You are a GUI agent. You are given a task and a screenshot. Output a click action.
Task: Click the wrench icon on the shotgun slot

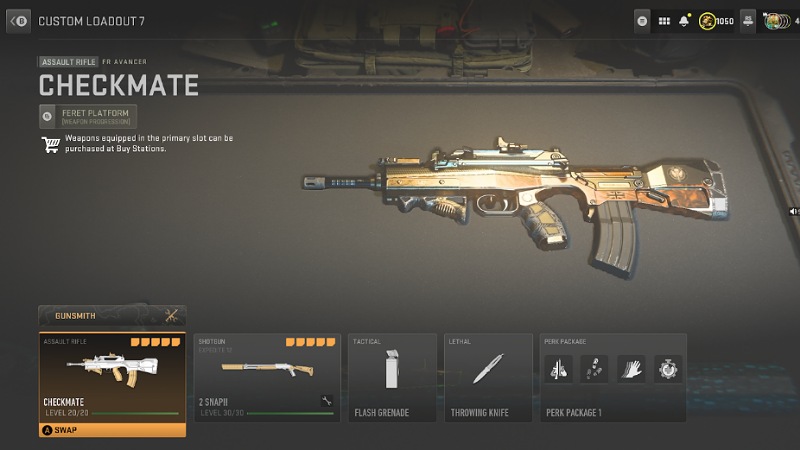click(x=326, y=401)
